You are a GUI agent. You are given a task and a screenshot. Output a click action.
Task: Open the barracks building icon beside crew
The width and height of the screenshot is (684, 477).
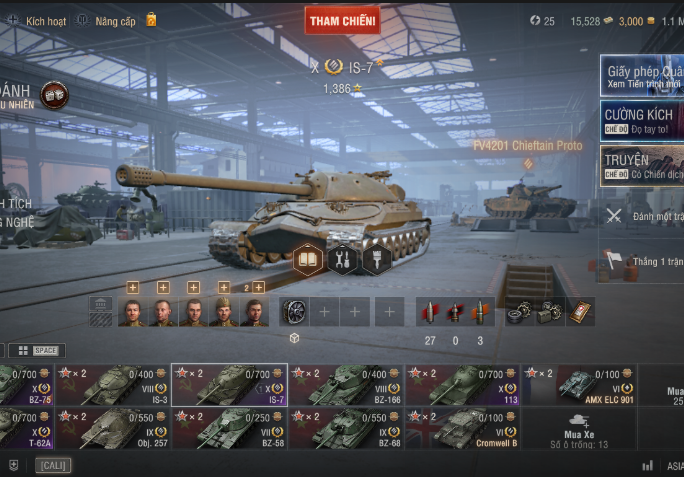[x=100, y=311]
